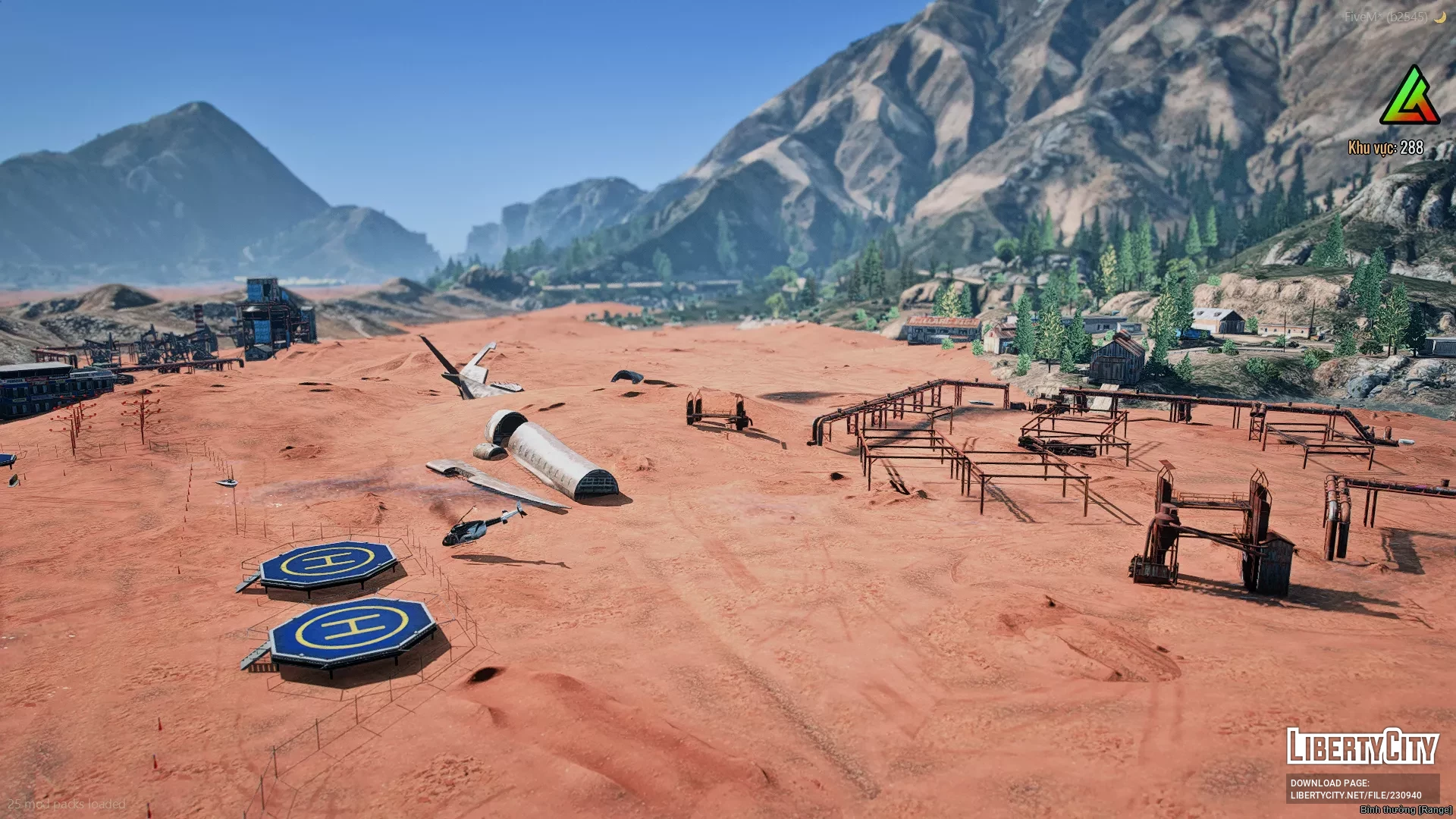Click the LibertyCity watermark logo
Screen dimensions: 1456x819
click(1362, 747)
